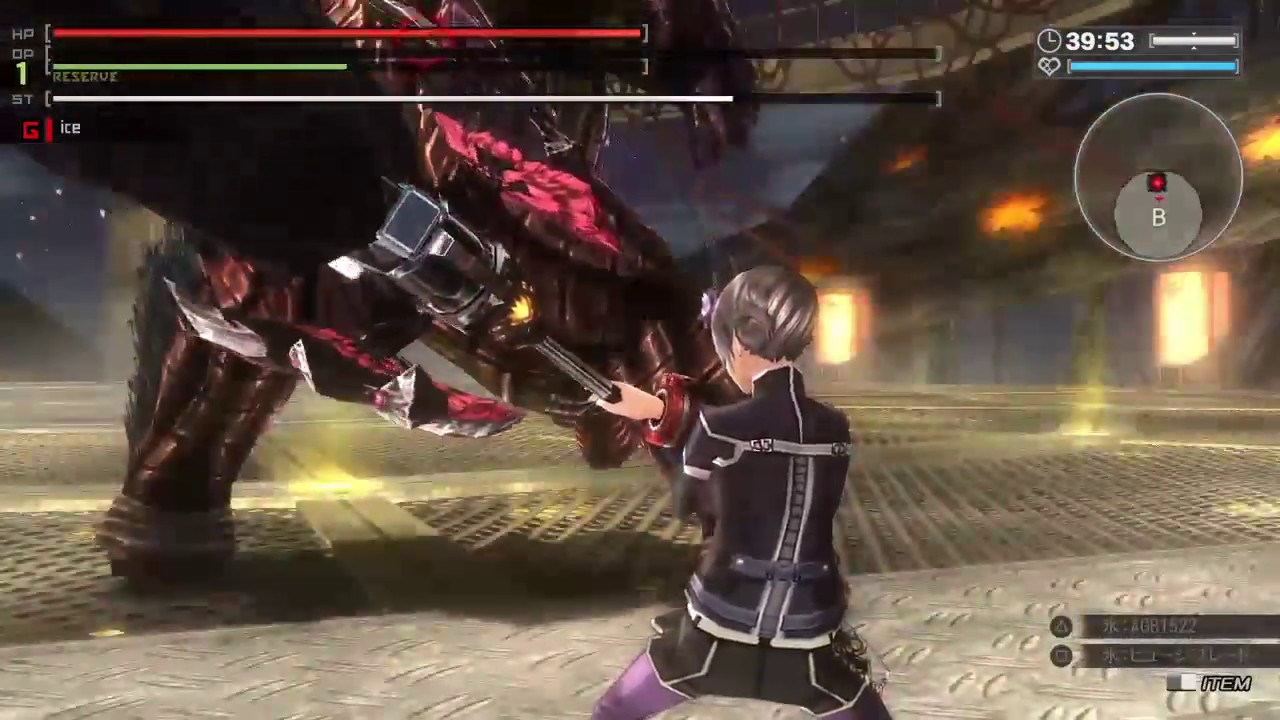Image resolution: width=1280 pixels, height=720 pixels.
Task: Select the 氷:AGB1522 bullet entry
Action: coord(1148,626)
